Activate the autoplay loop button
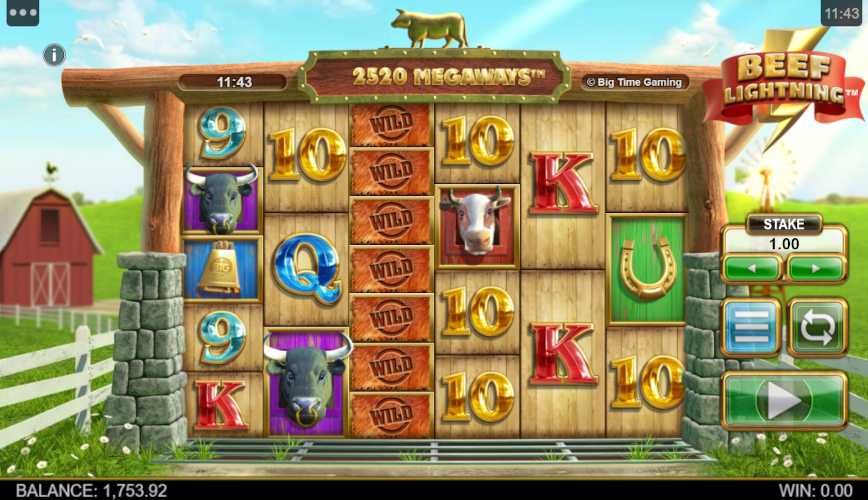The height and width of the screenshot is (500, 868). [x=817, y=327]
